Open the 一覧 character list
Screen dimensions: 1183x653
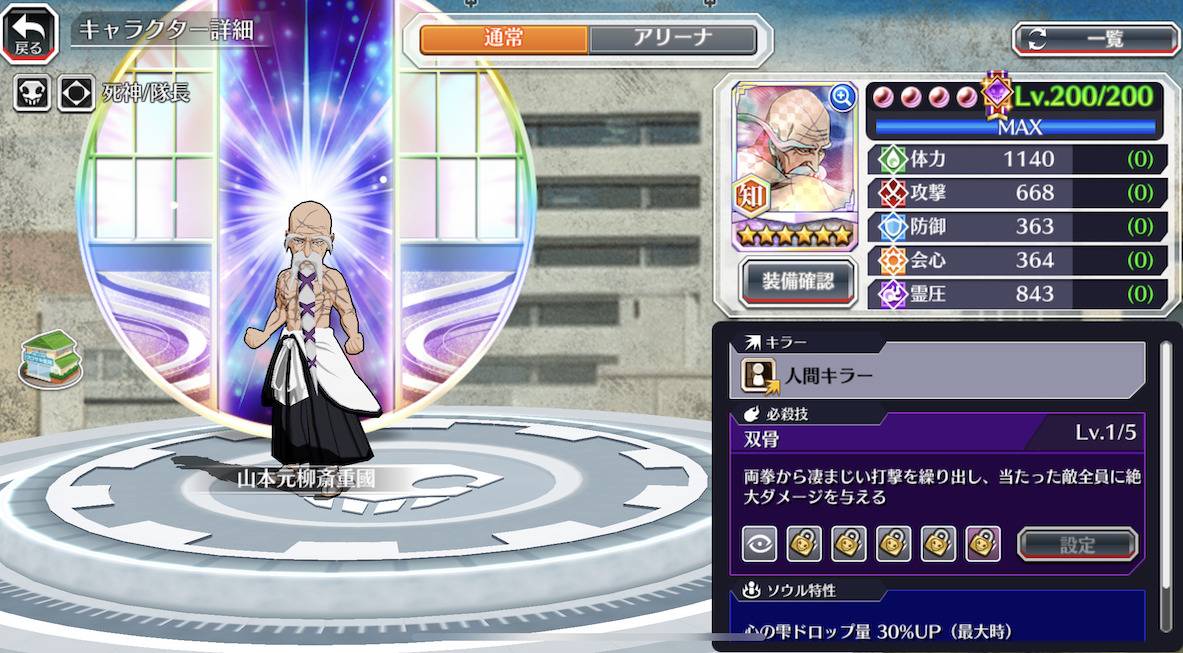pyautogui.click(x=1096, y=39)
